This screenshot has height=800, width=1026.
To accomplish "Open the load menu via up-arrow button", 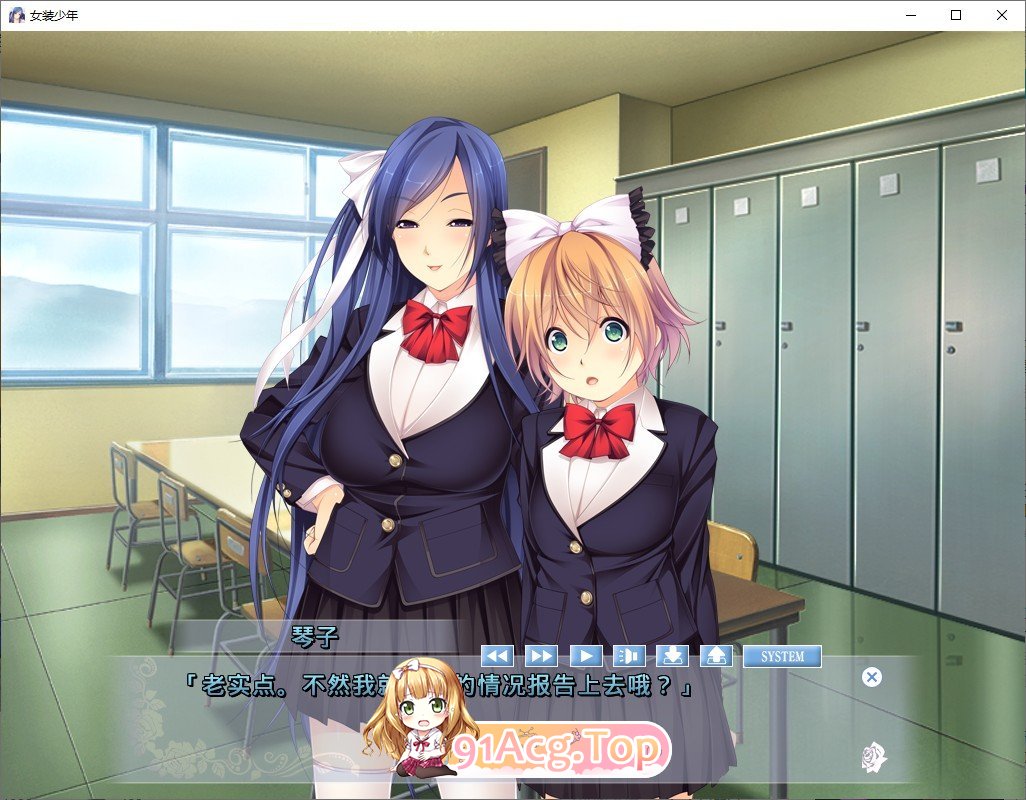I will pos(716,656).
